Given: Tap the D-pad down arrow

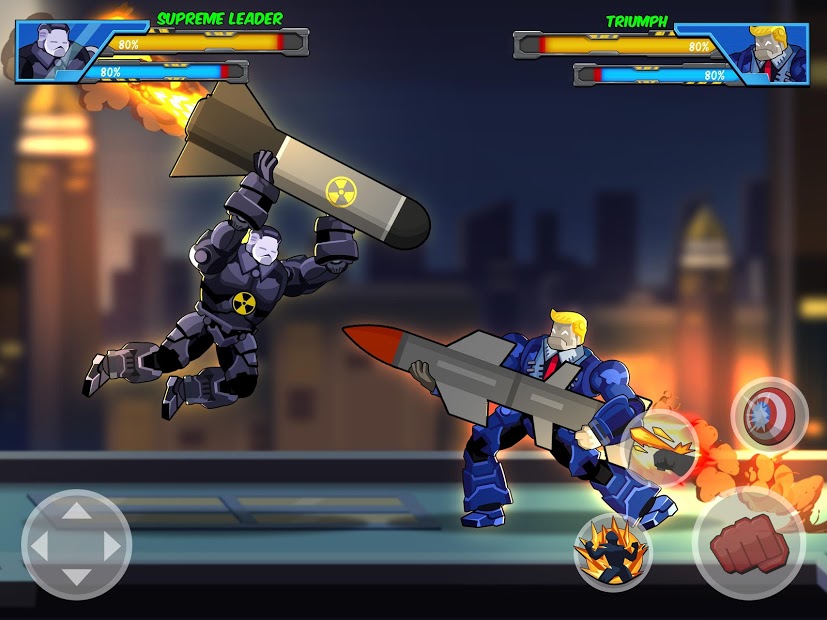Looking at the screenshot, I should click(76, 576).
